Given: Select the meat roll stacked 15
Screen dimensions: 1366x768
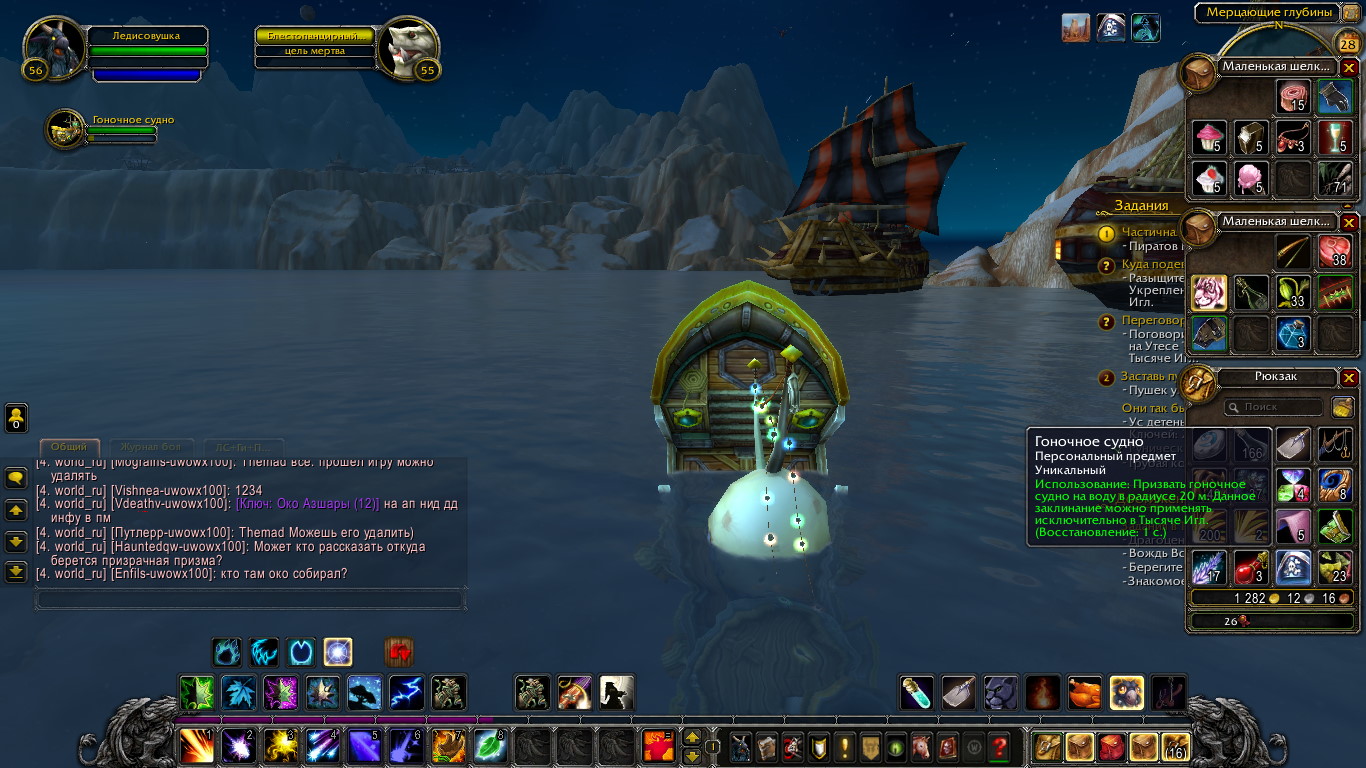Looking at the screenshot, I should click(x=1293, y=97).
